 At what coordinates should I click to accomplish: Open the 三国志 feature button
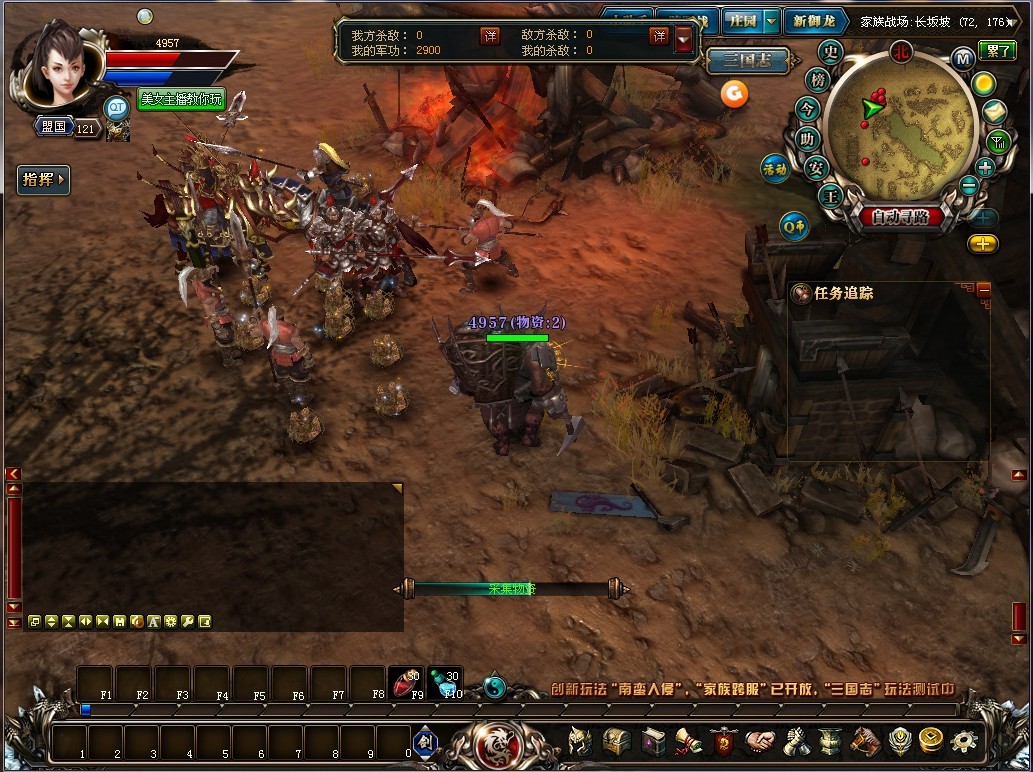[747, 61]
